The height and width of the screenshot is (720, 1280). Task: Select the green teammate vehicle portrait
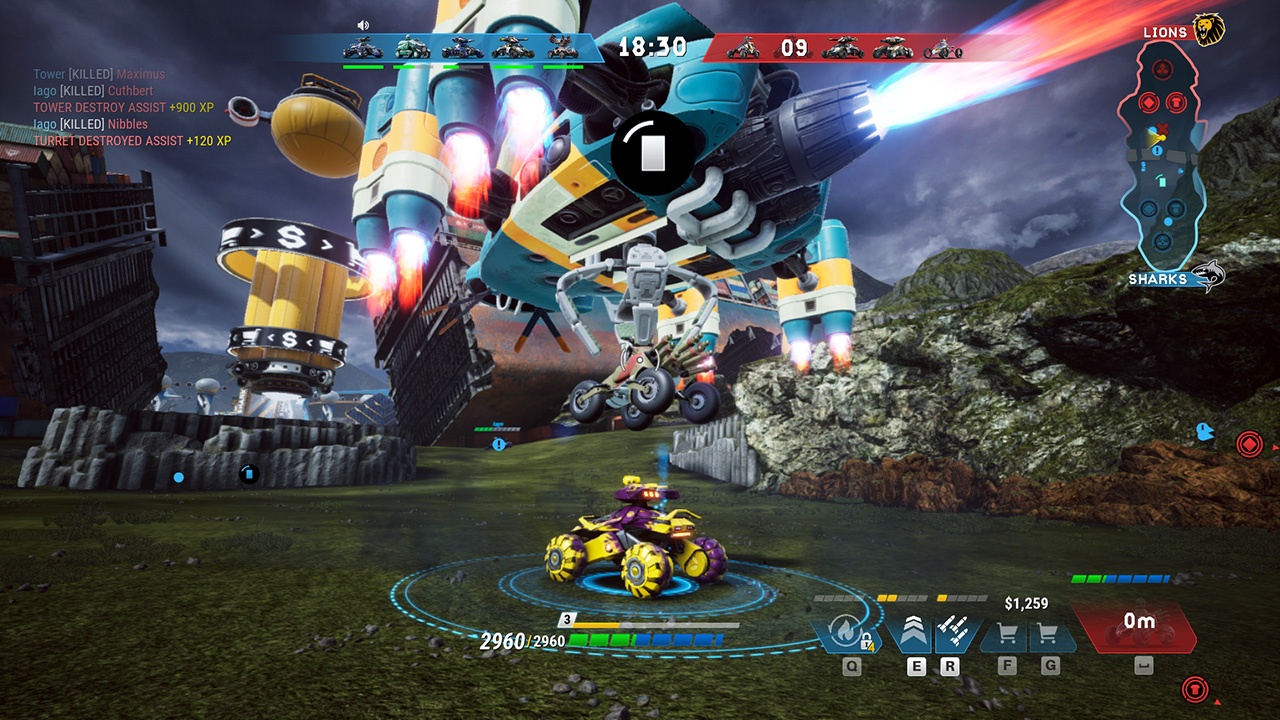point(412,48)
